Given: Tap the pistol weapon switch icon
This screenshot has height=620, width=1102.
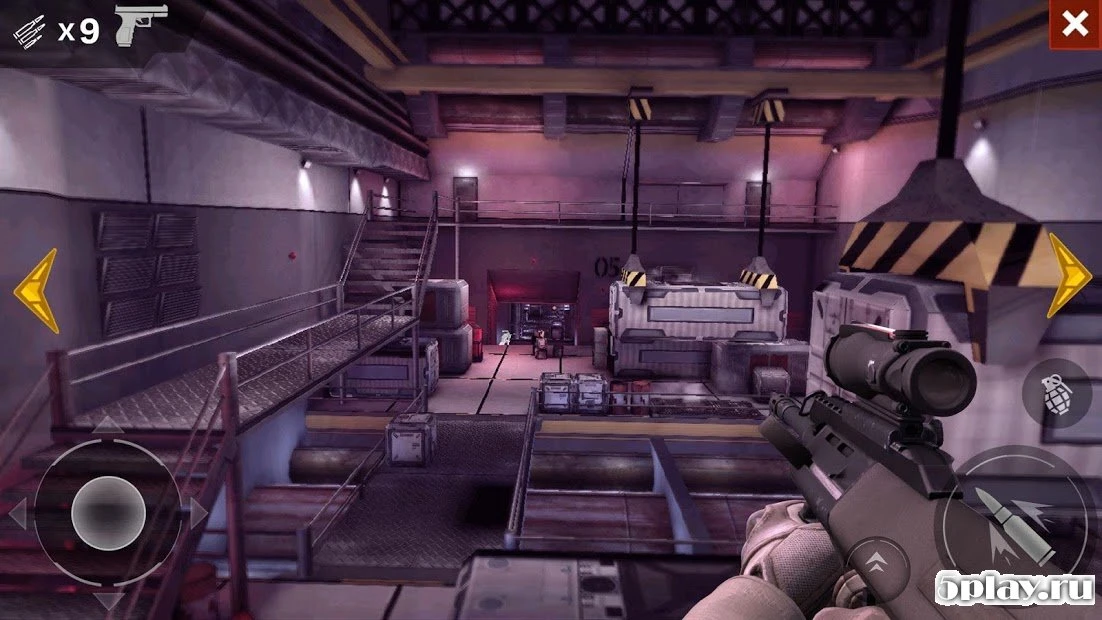Looking at the screenshot, I should coord(140,25).
